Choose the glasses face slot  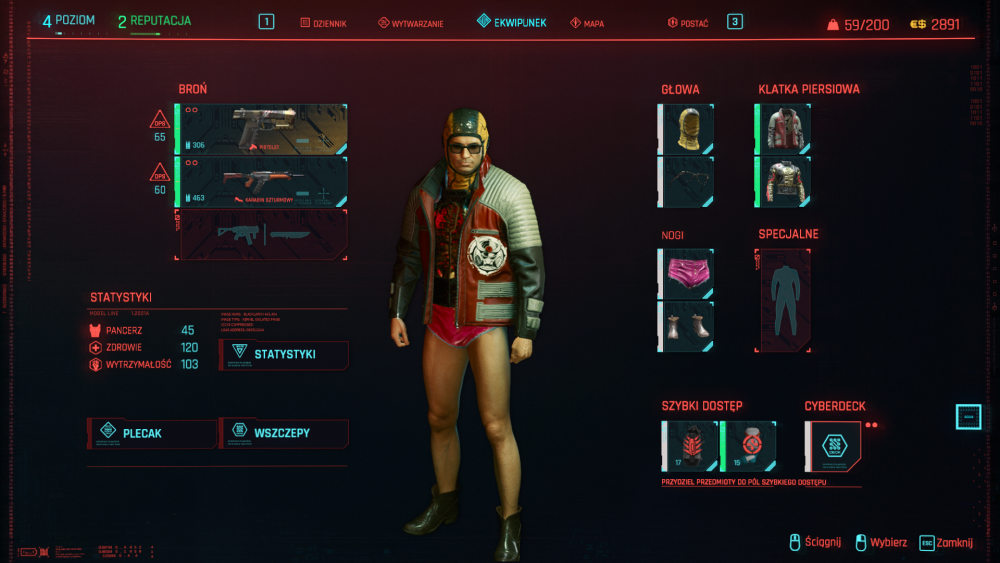(x=687, y=181)
